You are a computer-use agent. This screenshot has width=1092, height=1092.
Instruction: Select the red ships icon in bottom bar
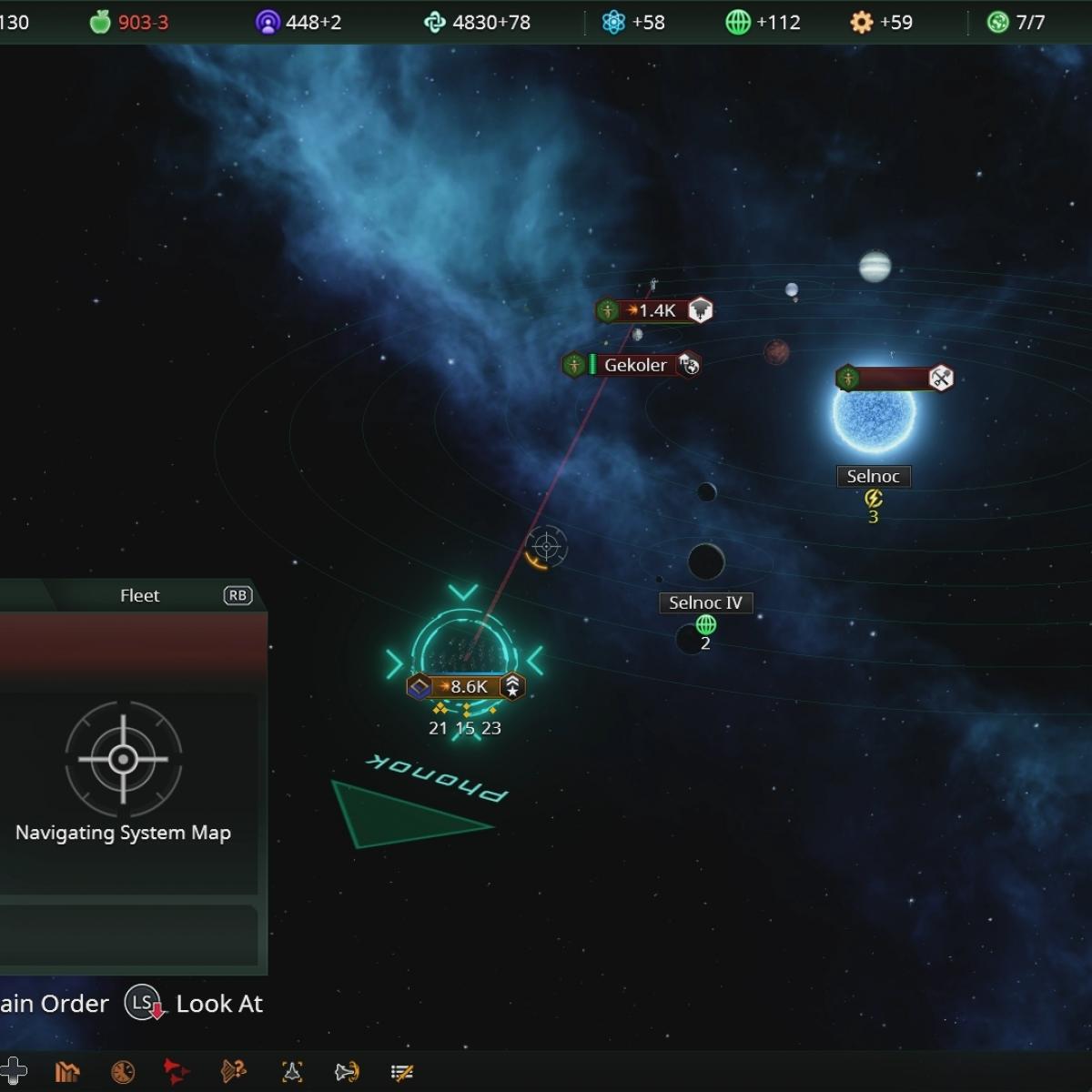177,1072
